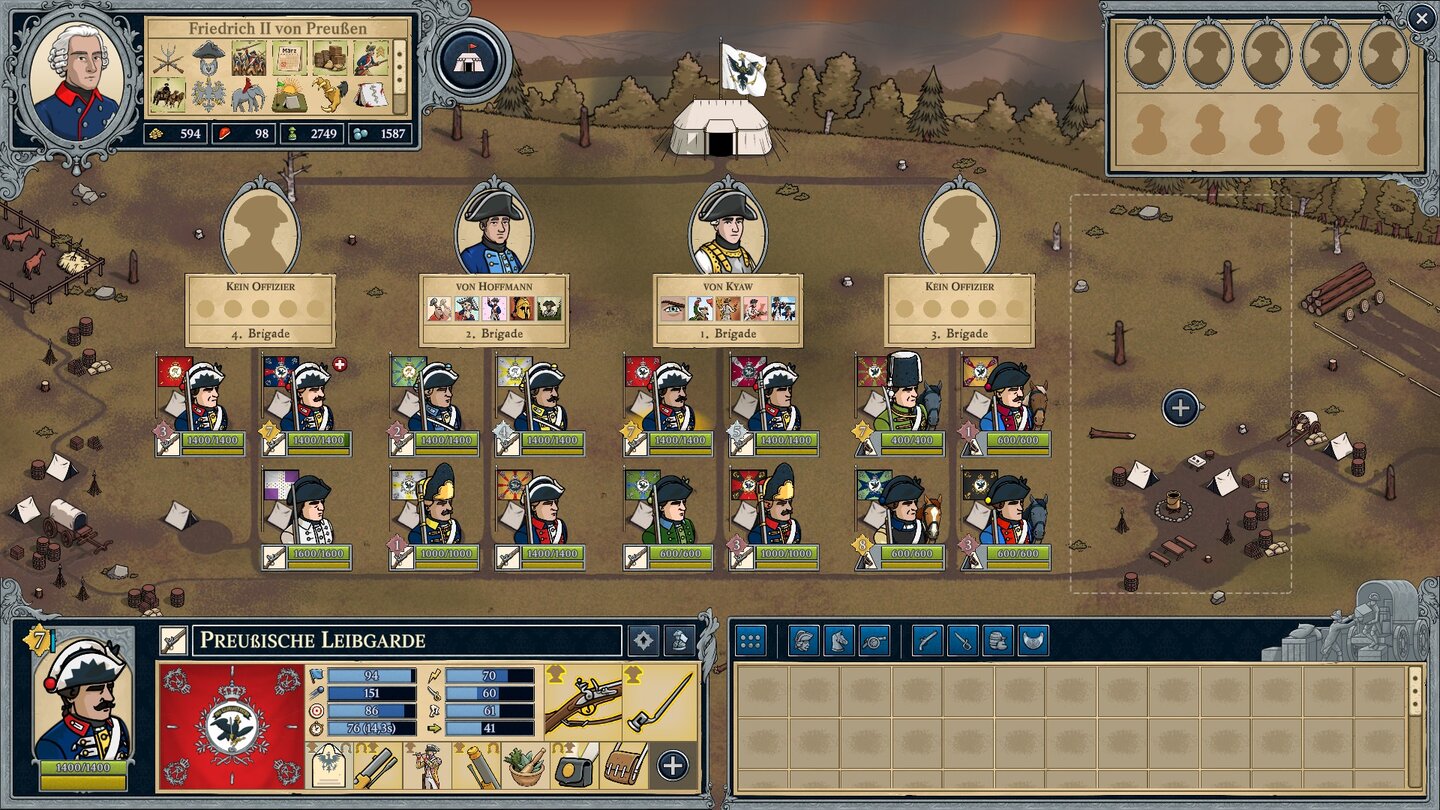Open the six-dot formation grid icon
Screen dimensions: 1440x810
tap(749, 639)
